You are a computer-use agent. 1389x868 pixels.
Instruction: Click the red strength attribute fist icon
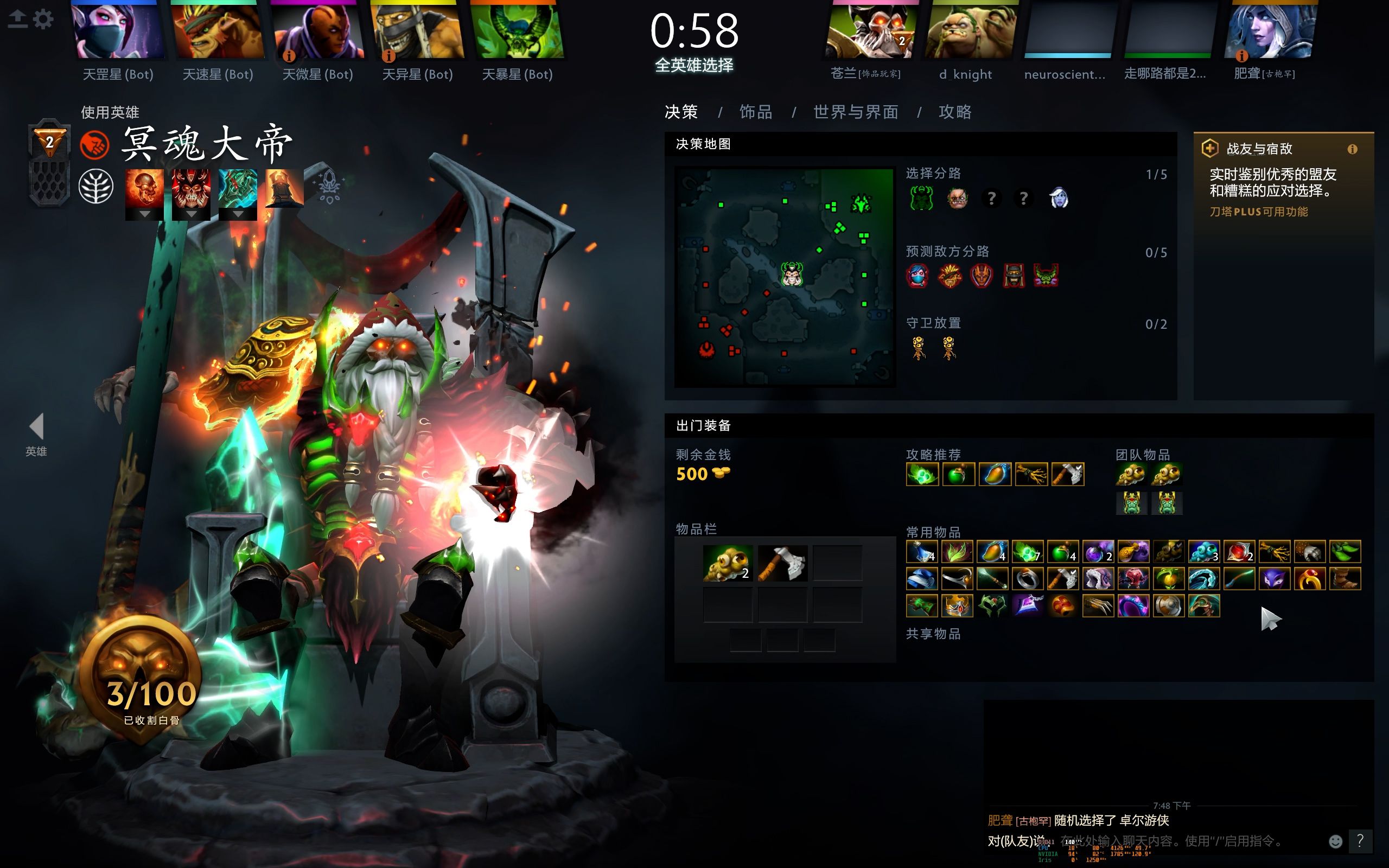(x=95, y=145)
